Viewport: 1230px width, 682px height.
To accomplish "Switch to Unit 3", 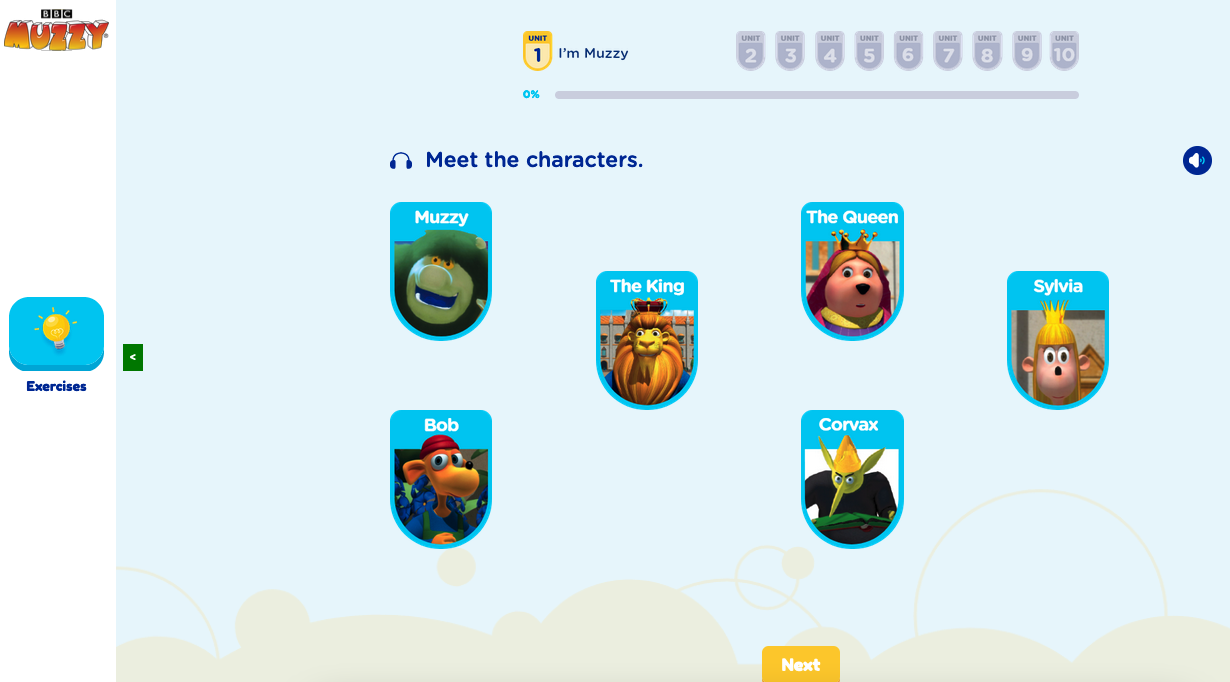I will point(790,51).
